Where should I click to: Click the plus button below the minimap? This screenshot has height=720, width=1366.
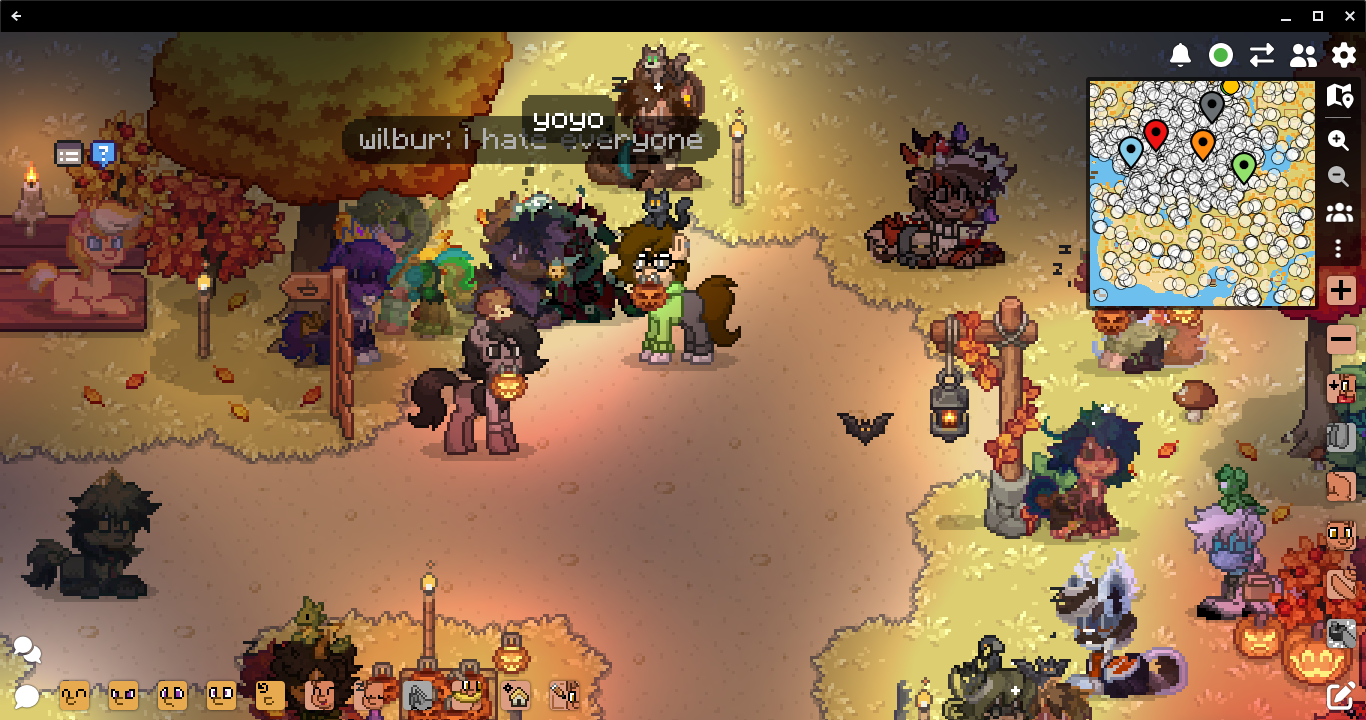(1341, 291)
